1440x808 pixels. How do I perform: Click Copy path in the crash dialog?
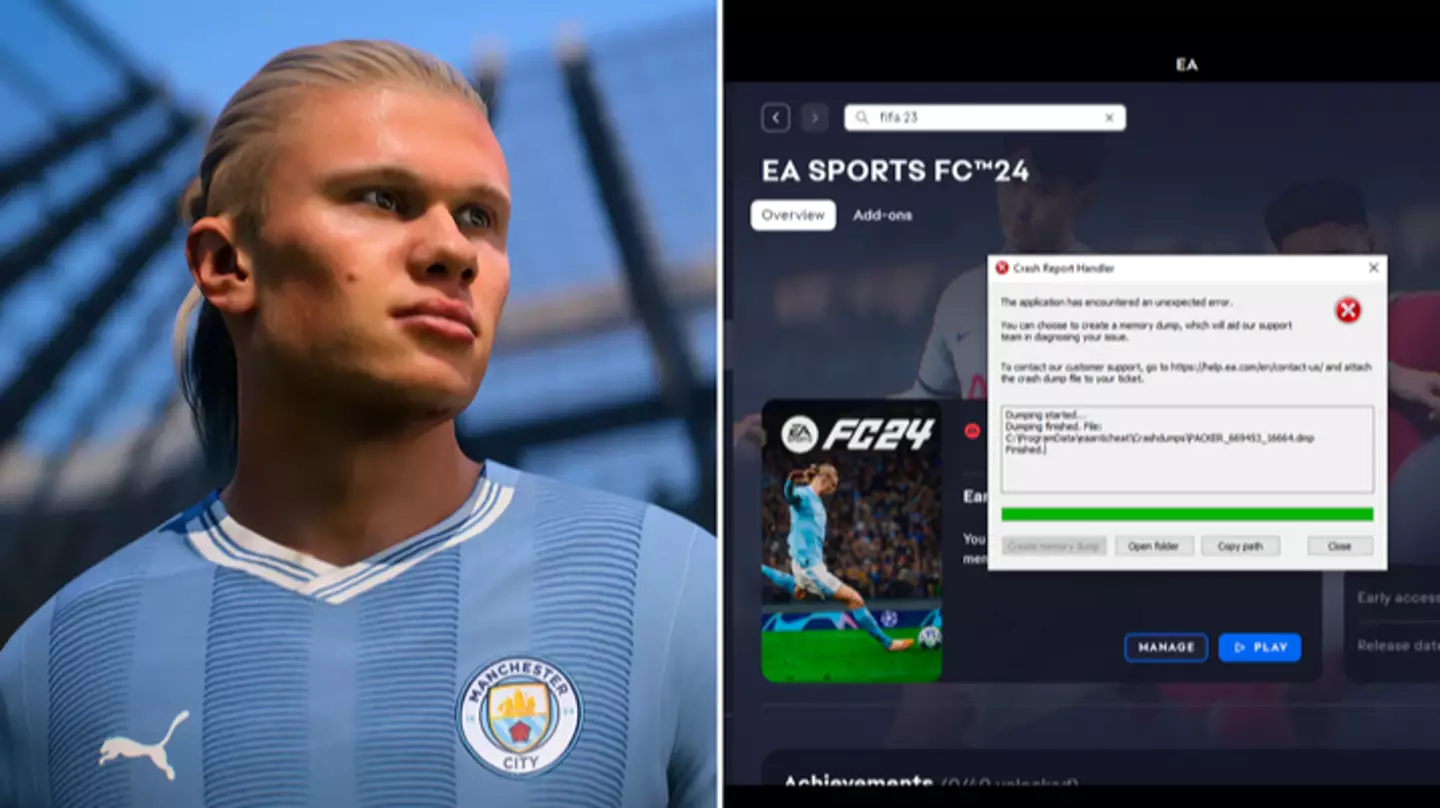tap(1240, 545)
